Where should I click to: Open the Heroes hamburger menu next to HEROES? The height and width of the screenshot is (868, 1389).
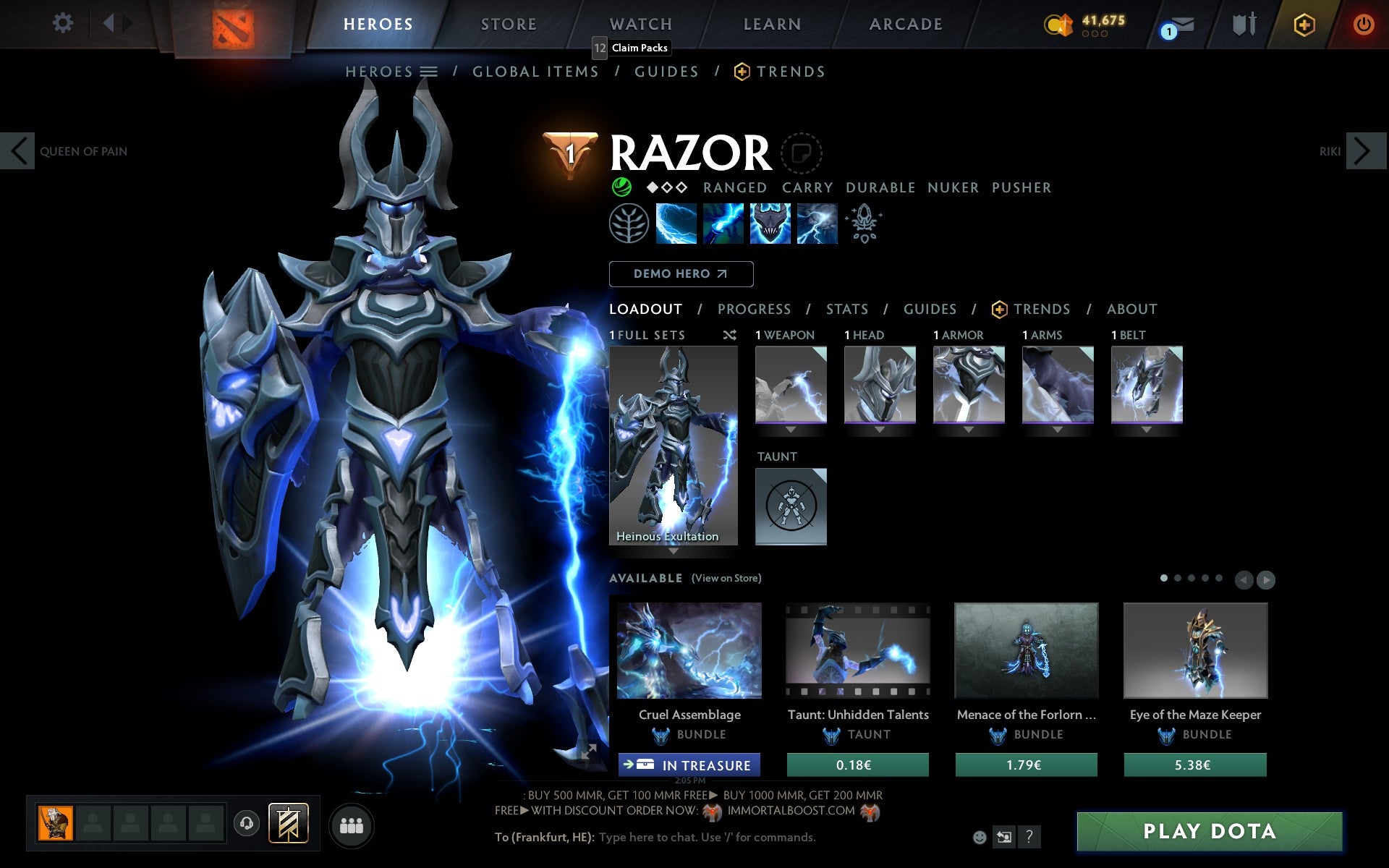click(430, 72)
